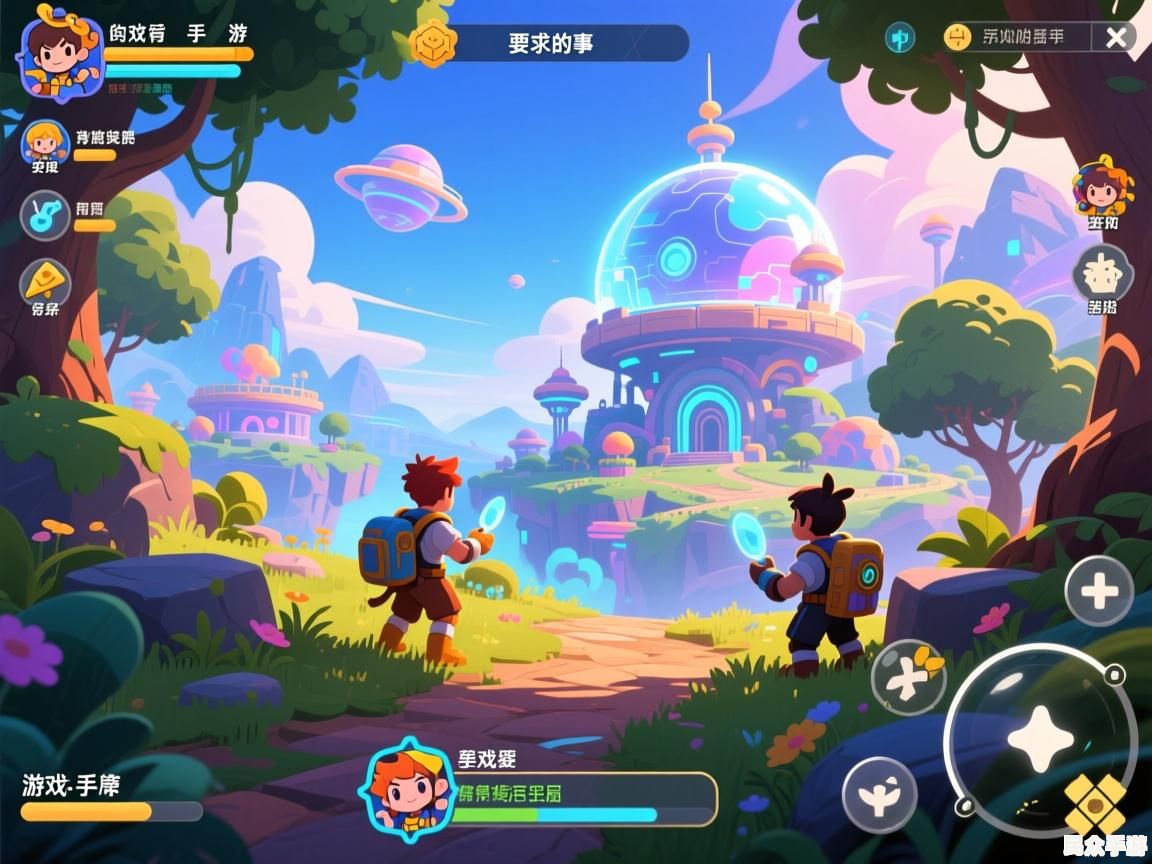Select the small blonde character icon
1152x864 pixels.
click(44, 141)
